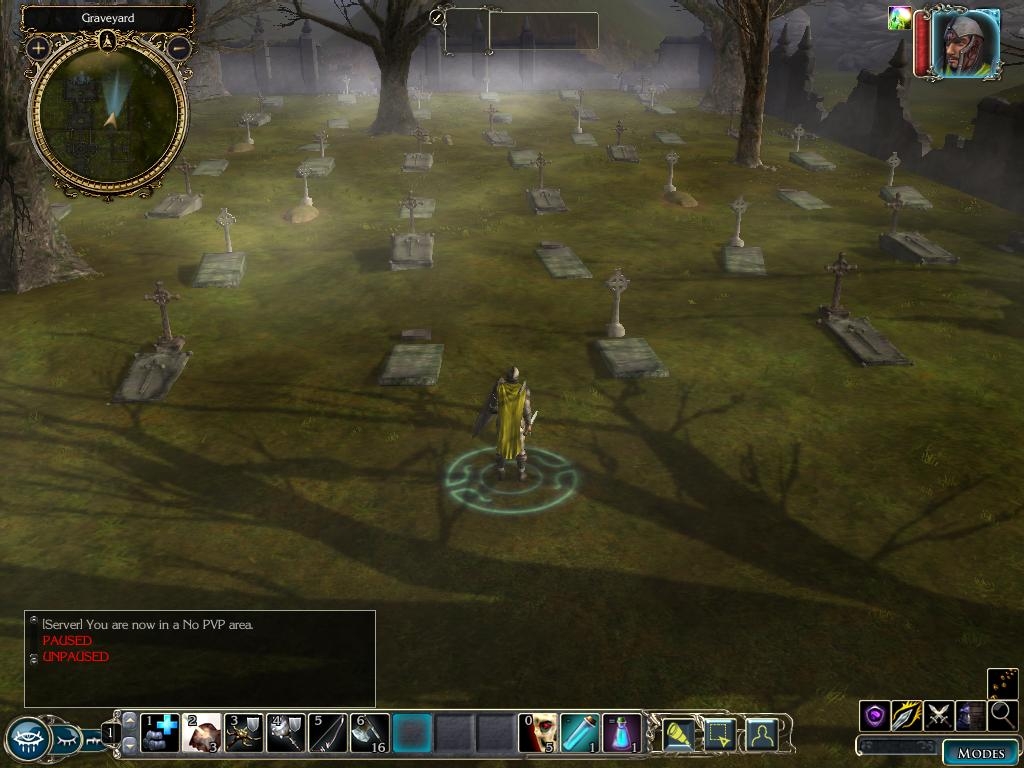Use the light blue vial item
The width and height of the screenshot is (1024, 768).
point(580,733)
